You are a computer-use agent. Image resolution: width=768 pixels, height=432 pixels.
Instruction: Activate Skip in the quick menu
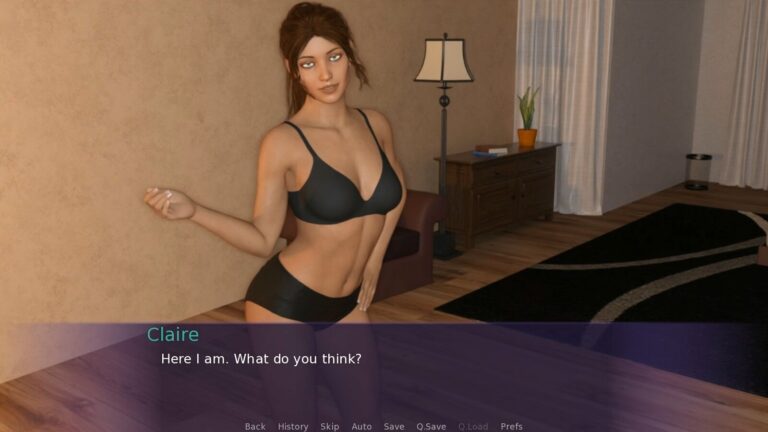(330, 426)
